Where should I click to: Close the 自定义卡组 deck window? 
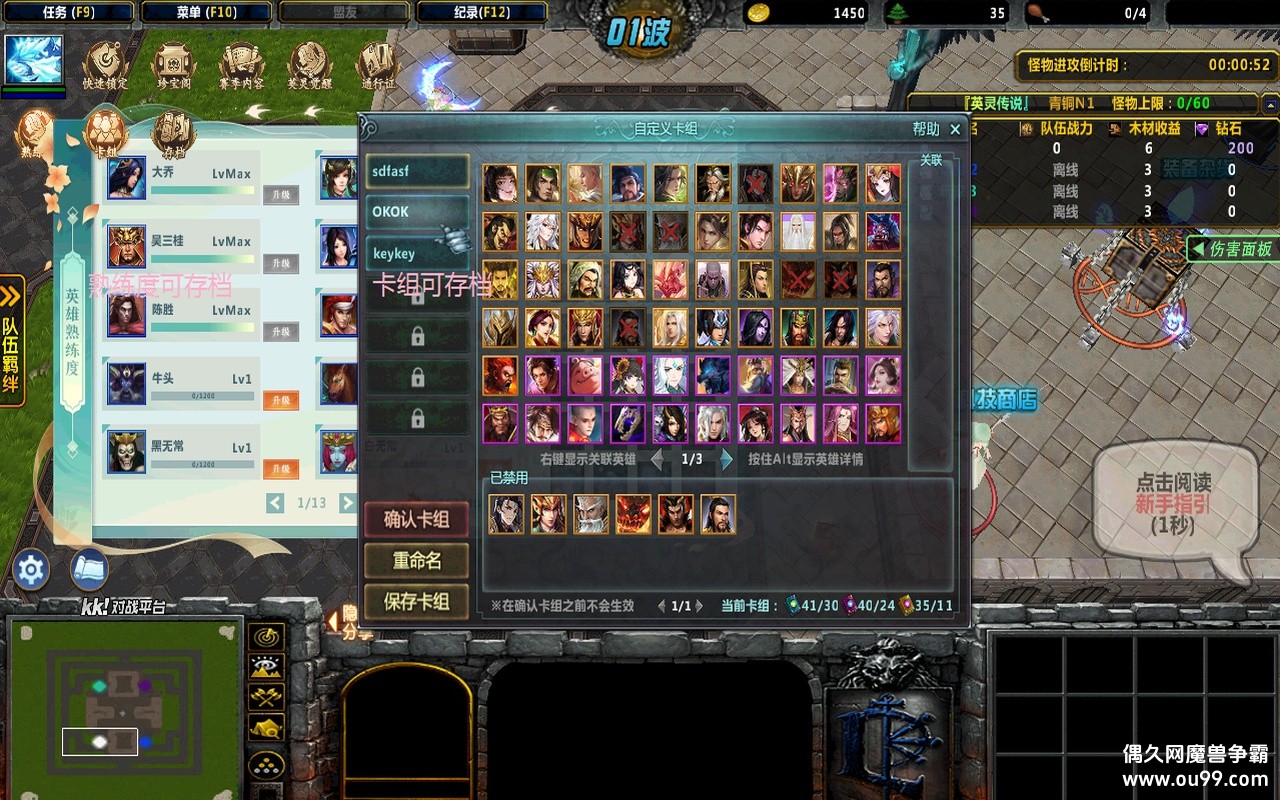[955, 129]
